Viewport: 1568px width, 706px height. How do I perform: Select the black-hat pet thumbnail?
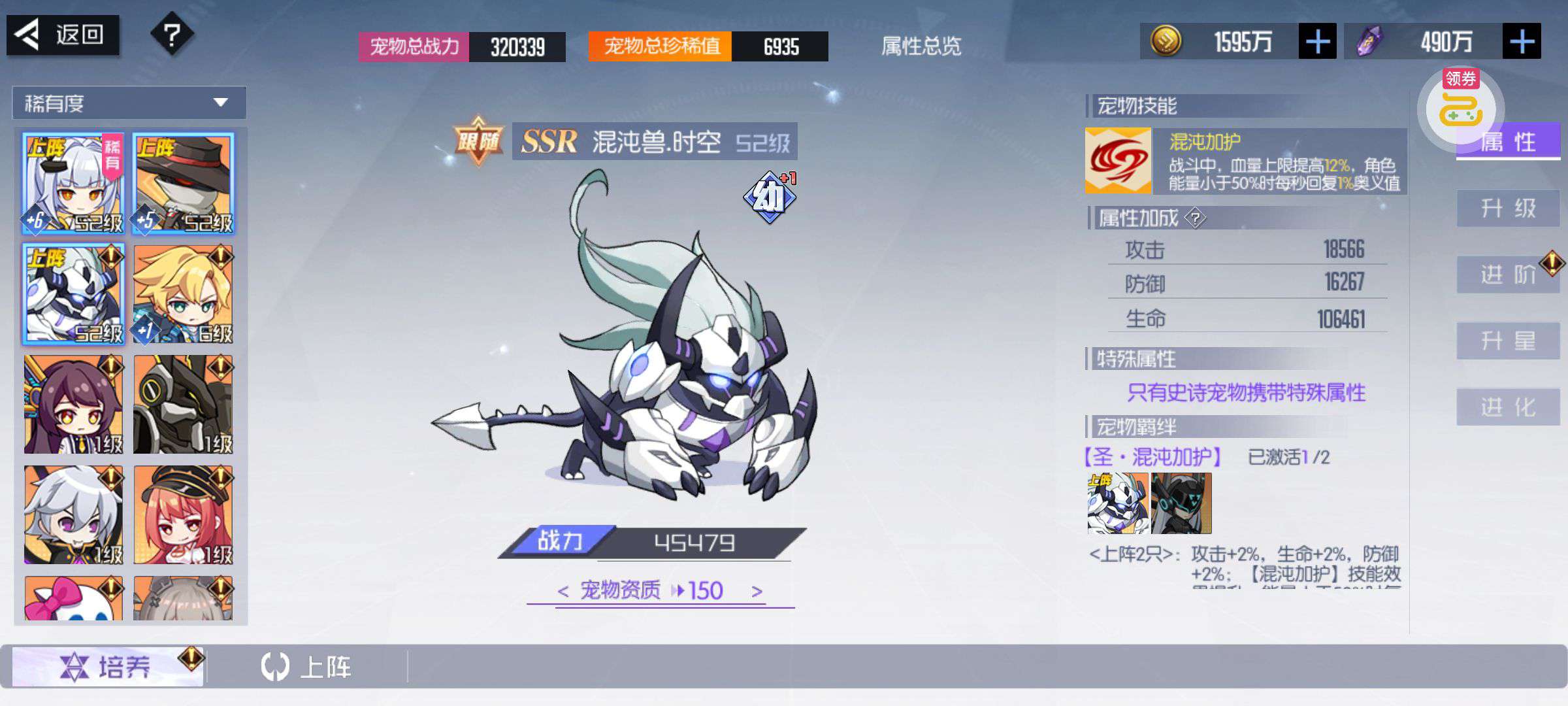pyautogui.click(x=183, y=184)
